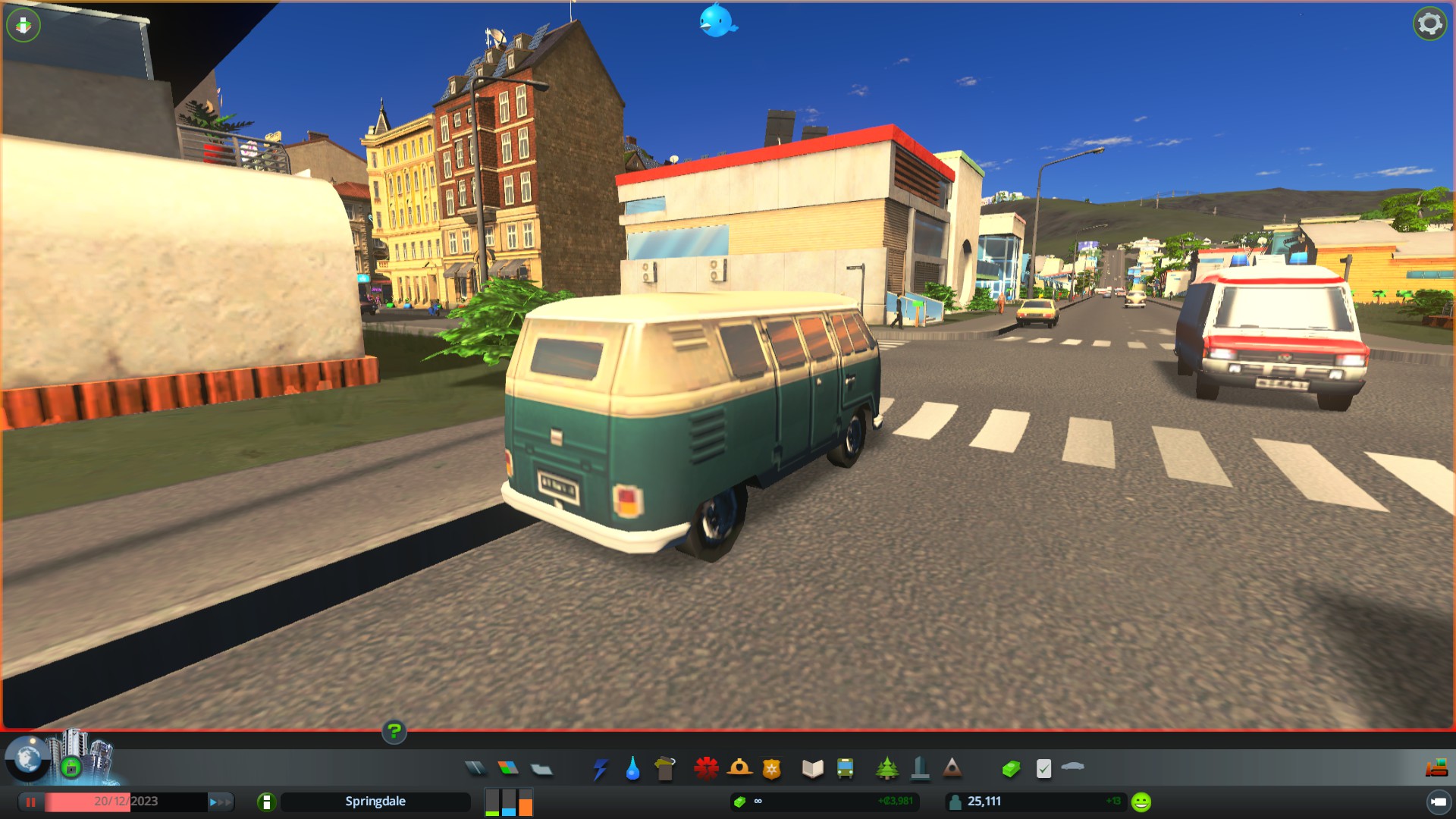Open the Chirper blue bird feed
The height and width of the screenshot is (819, 1456).
pyautogui.click(x=717, y=21)
